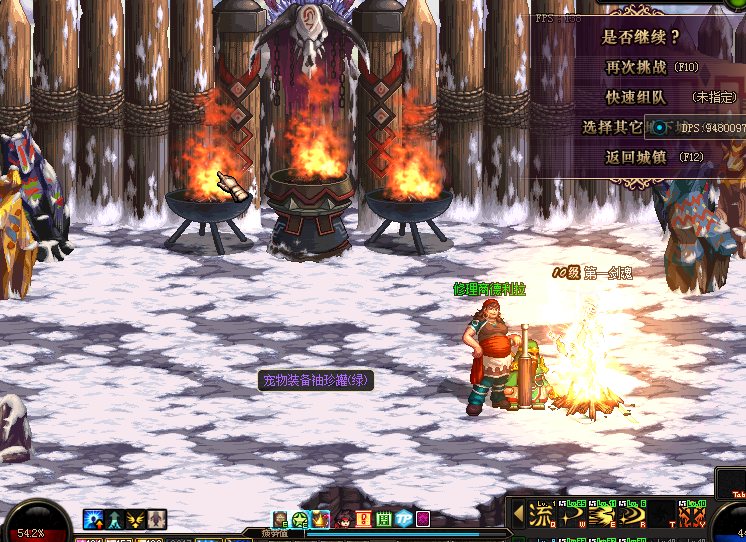Open the green circular star menu icon
The image size is (746, 542).
300,518
